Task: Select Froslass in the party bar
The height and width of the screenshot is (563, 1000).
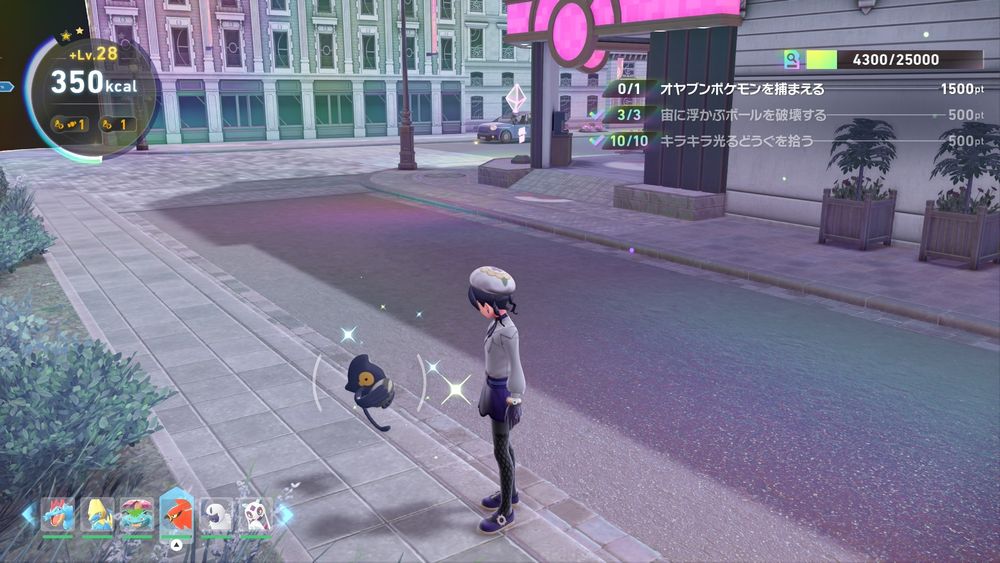Action: 255,515
